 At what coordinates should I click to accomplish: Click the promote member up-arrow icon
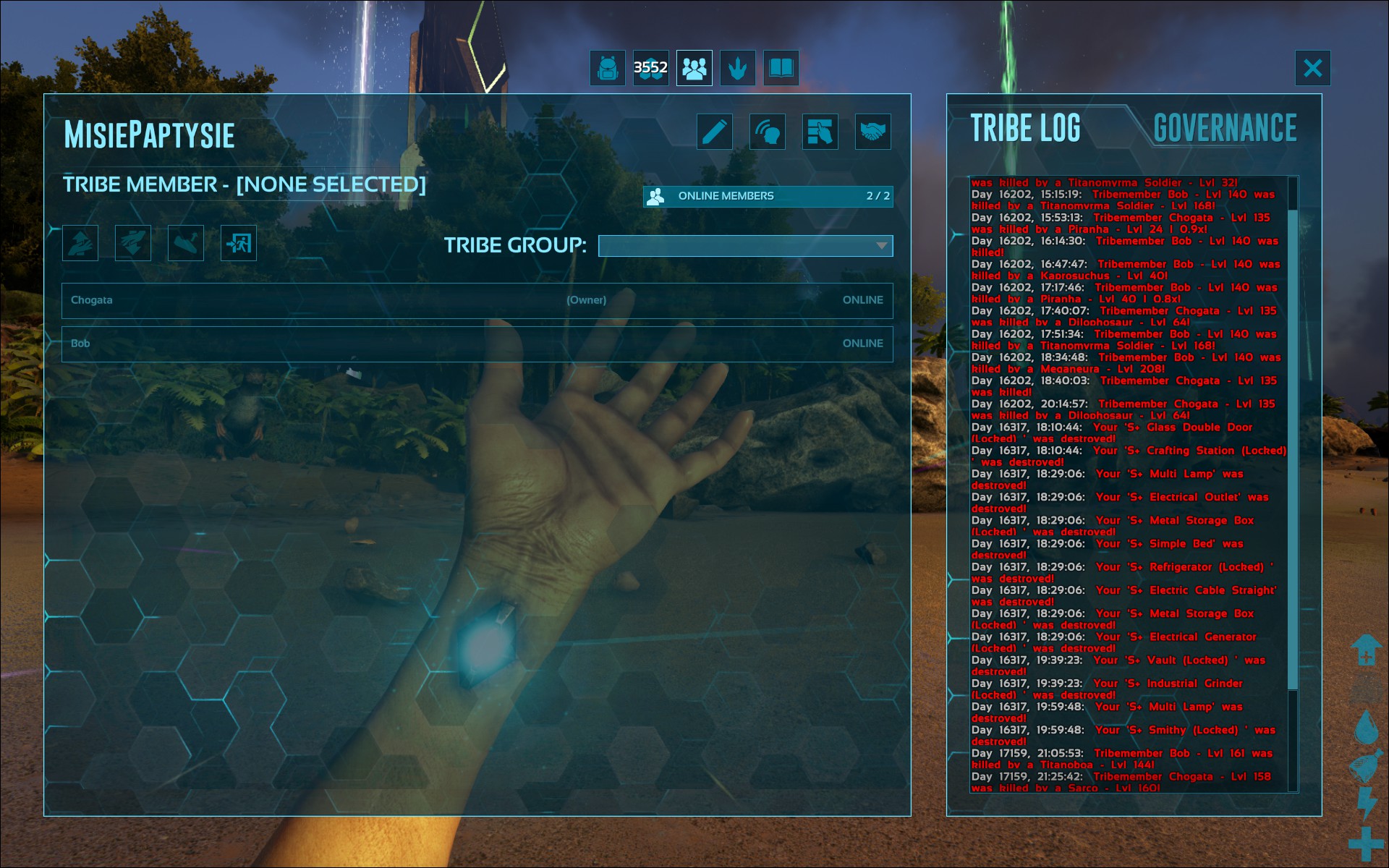pyautogui.click(x=80, y=243)
